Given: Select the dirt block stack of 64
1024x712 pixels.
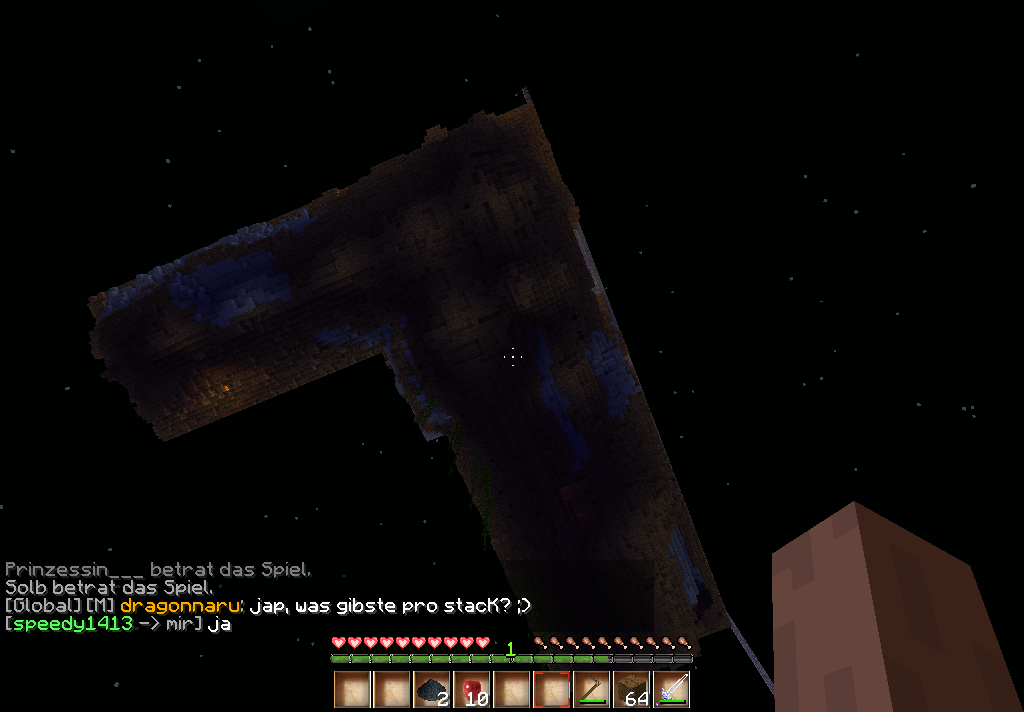Looking at the screenshot, I should point(631,690).
